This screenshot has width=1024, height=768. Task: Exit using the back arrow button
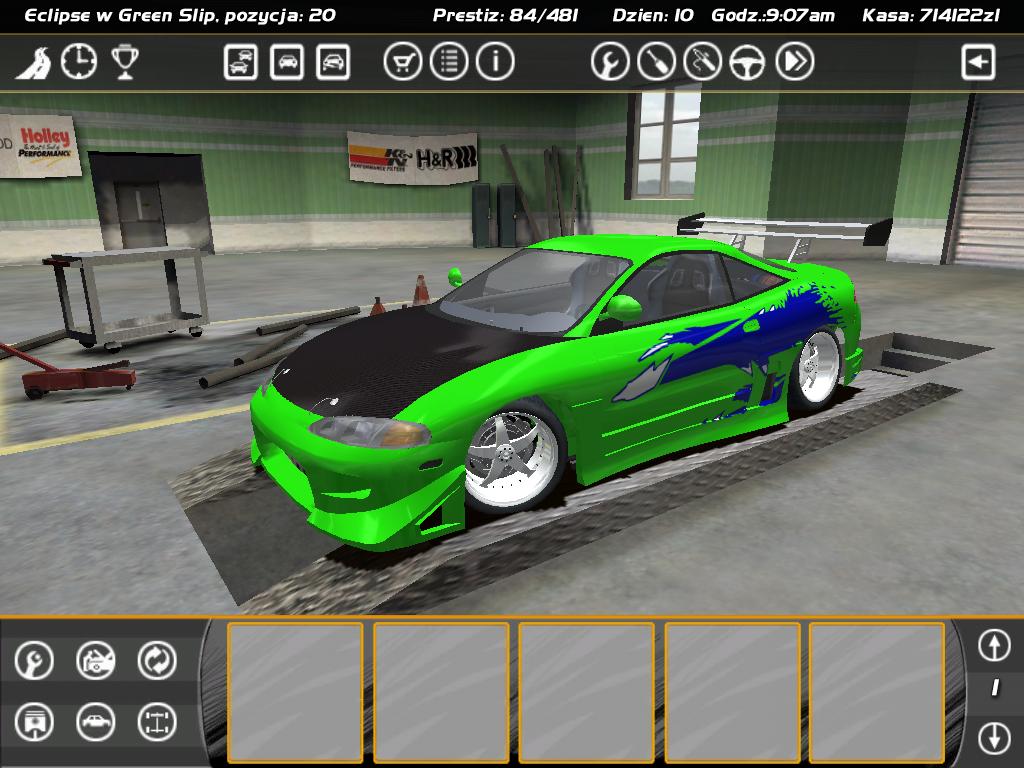[x=978, y=62]
